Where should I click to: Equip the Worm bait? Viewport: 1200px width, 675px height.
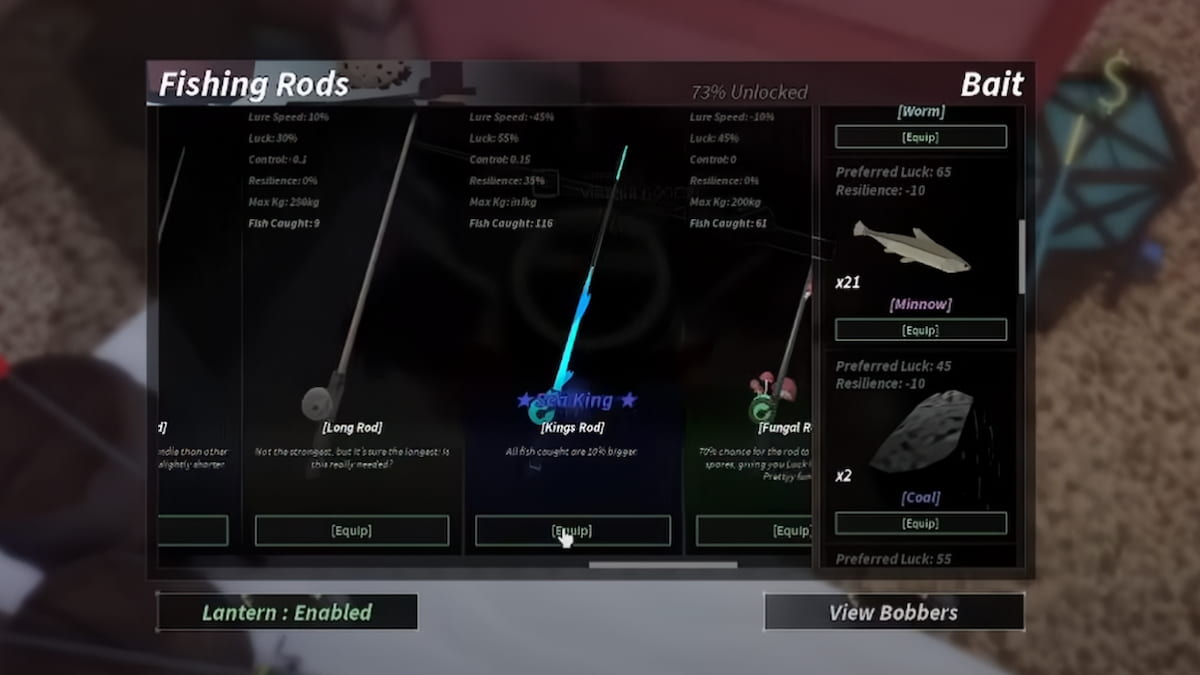click(920, 136)
